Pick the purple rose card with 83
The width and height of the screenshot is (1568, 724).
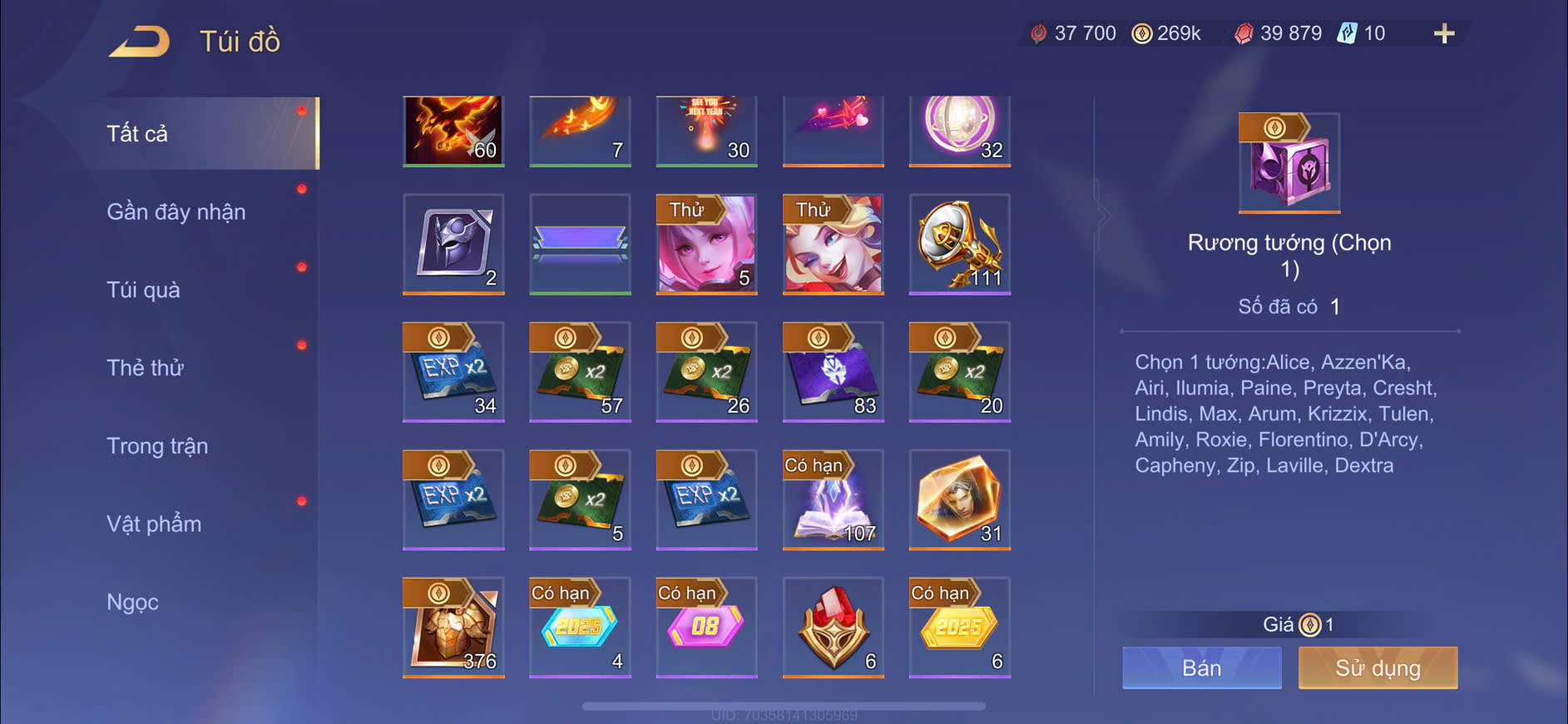click(x=833, y=371)
